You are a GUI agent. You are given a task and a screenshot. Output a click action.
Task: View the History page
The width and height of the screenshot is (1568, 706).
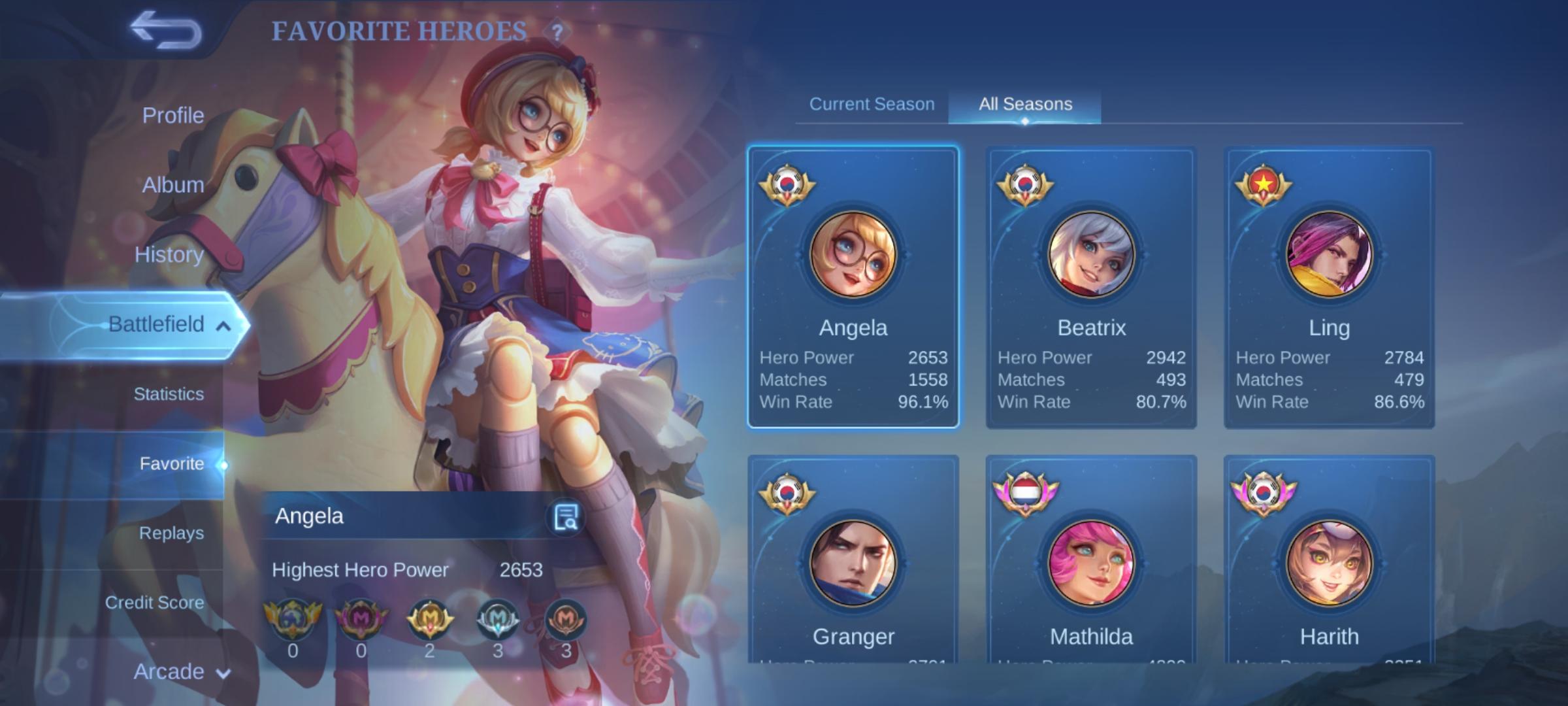pyautogui.click(x=169, y=254)
